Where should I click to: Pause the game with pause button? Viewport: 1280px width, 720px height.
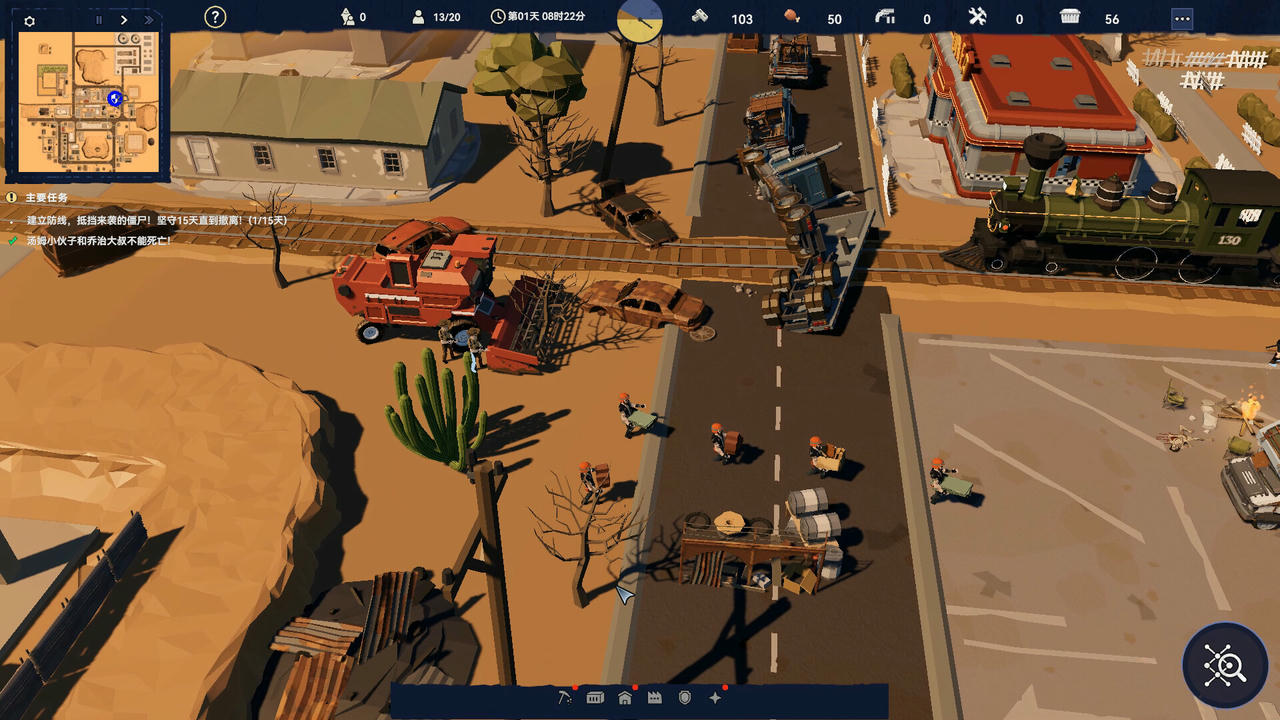pos(97,19)
